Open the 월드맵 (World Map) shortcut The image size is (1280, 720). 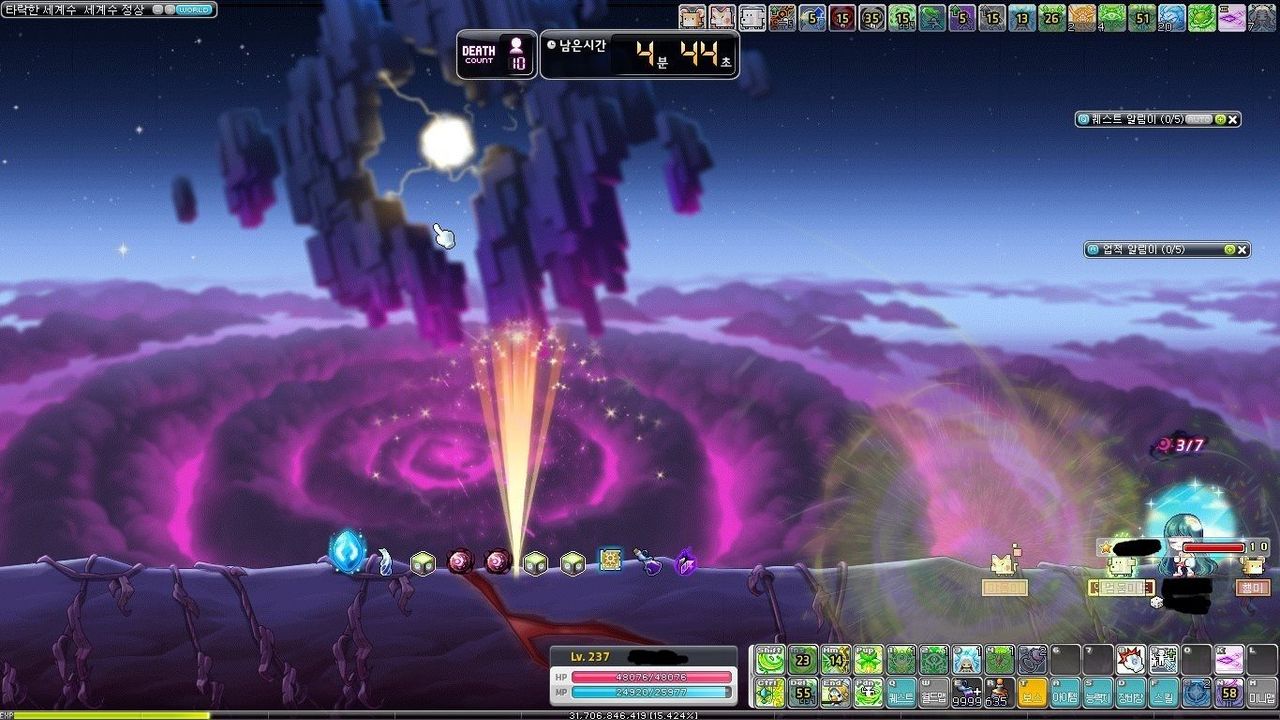(x=934, y=693)
